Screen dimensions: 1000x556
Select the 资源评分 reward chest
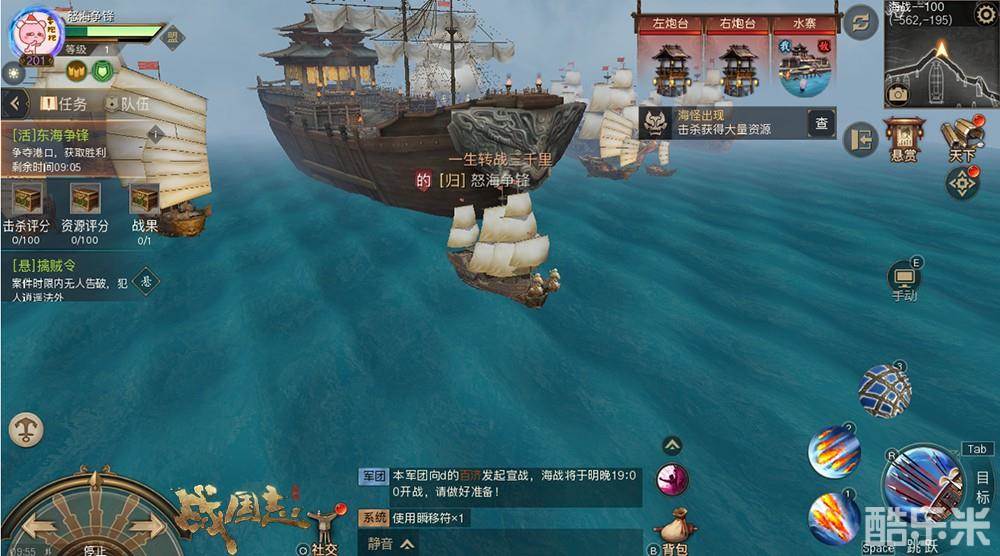85,198
